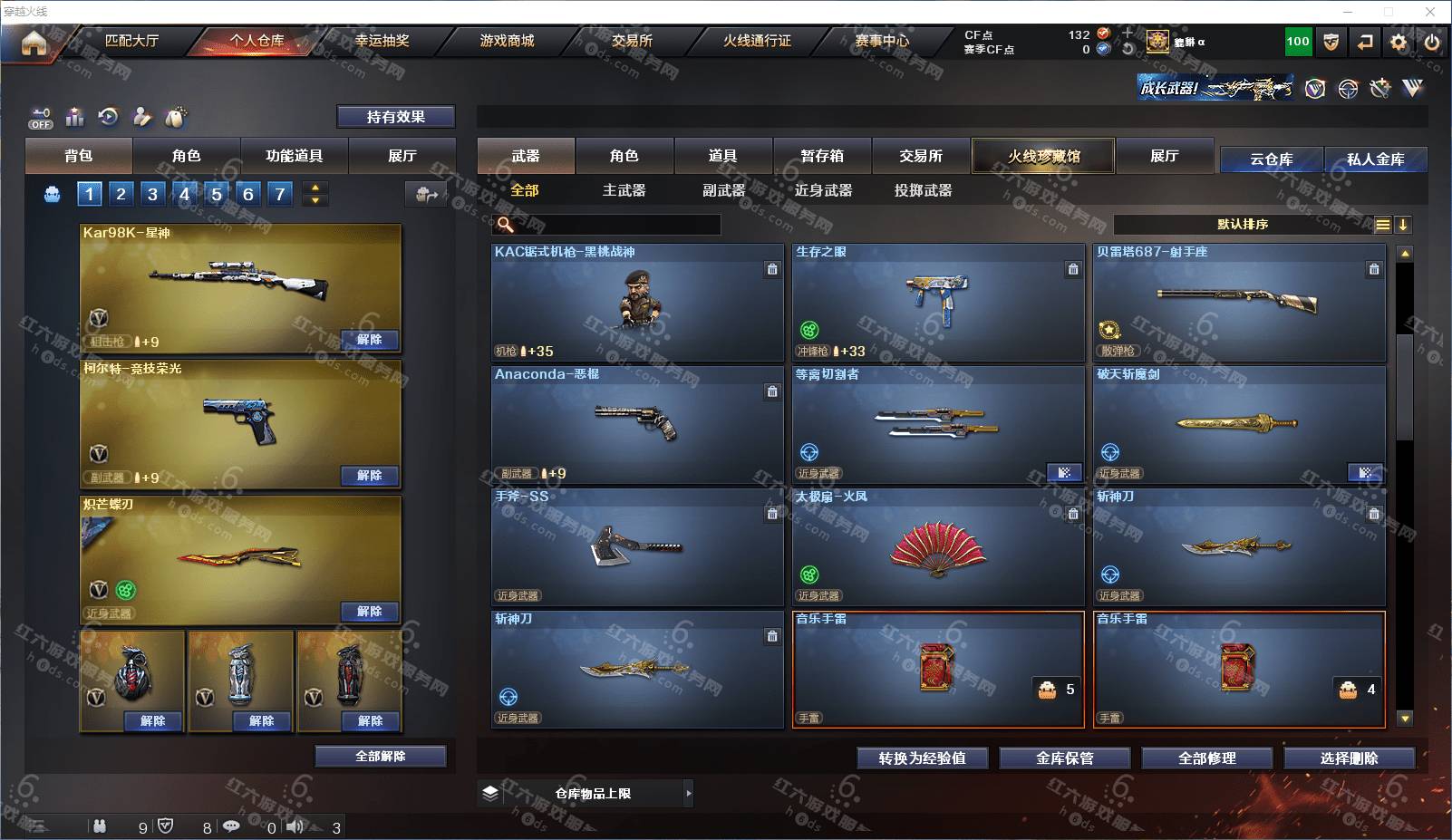Filter by 主武器 primary weapons
Screen dimensions: 1452x840
[624, 190]
